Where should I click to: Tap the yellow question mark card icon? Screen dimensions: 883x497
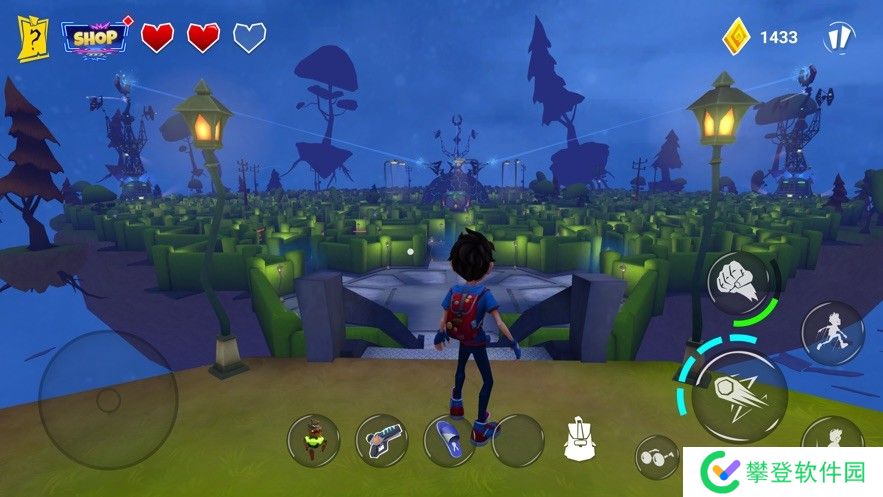[x=33, y=39]
